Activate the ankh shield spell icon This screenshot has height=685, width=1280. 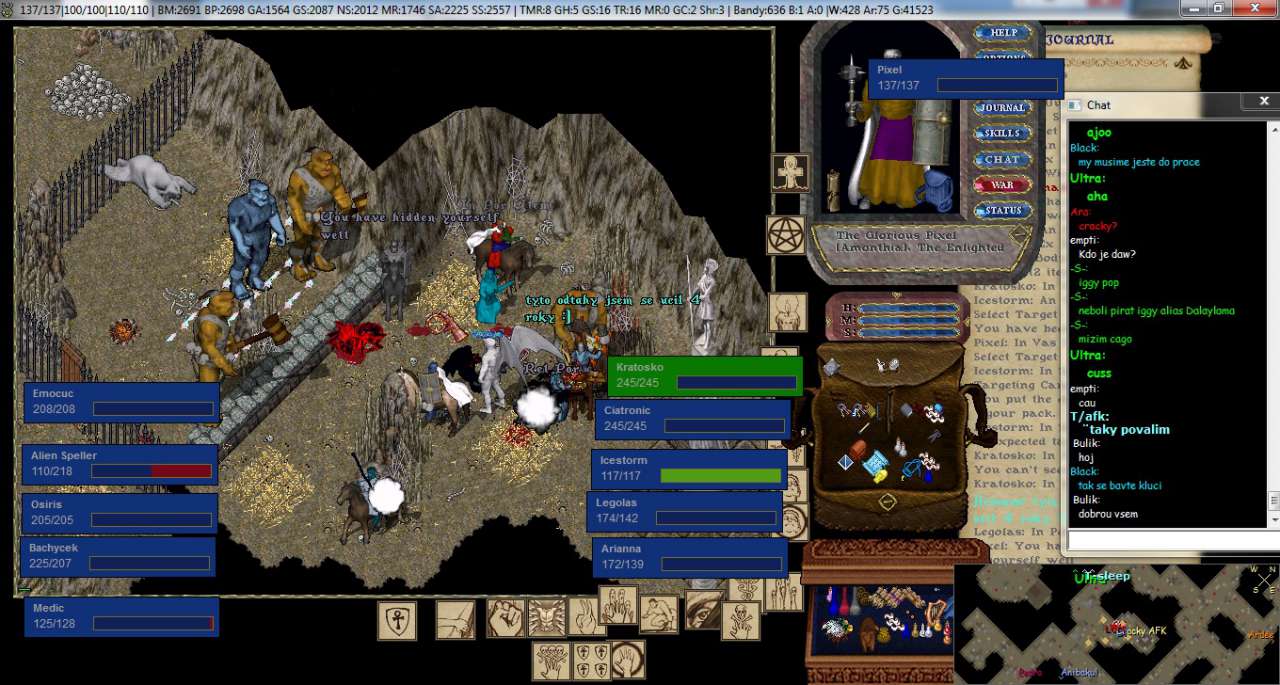pos(397,621)
